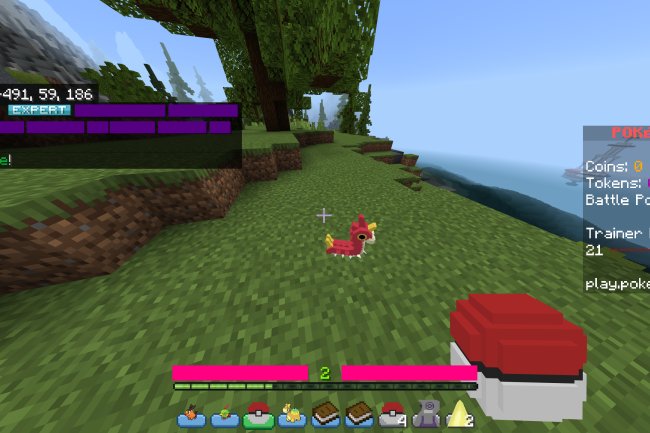This screenshot has width=650, height=433.
Task: Pick the gray and purple machine slot
Action: pos(427,413)
